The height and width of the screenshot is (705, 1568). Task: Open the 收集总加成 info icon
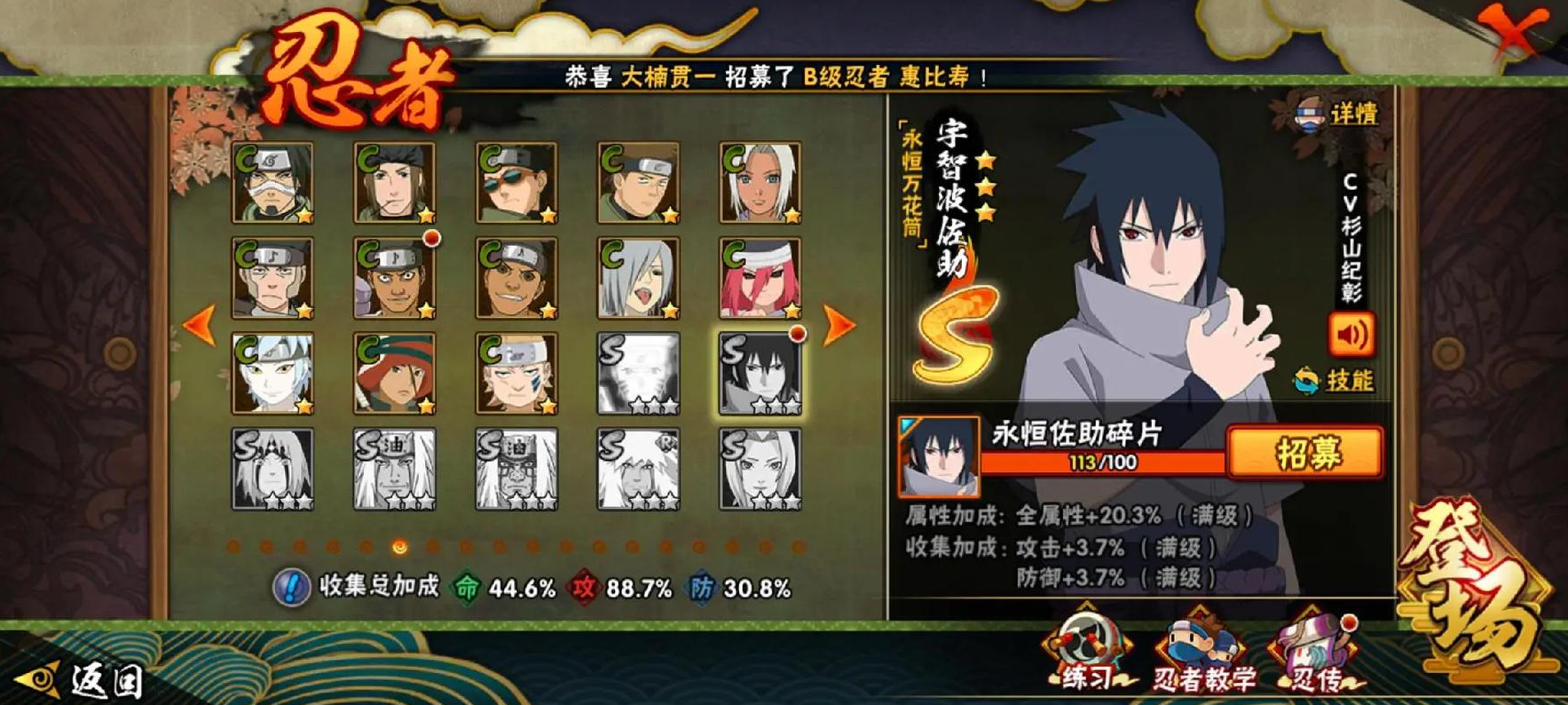tap(290, 587)
